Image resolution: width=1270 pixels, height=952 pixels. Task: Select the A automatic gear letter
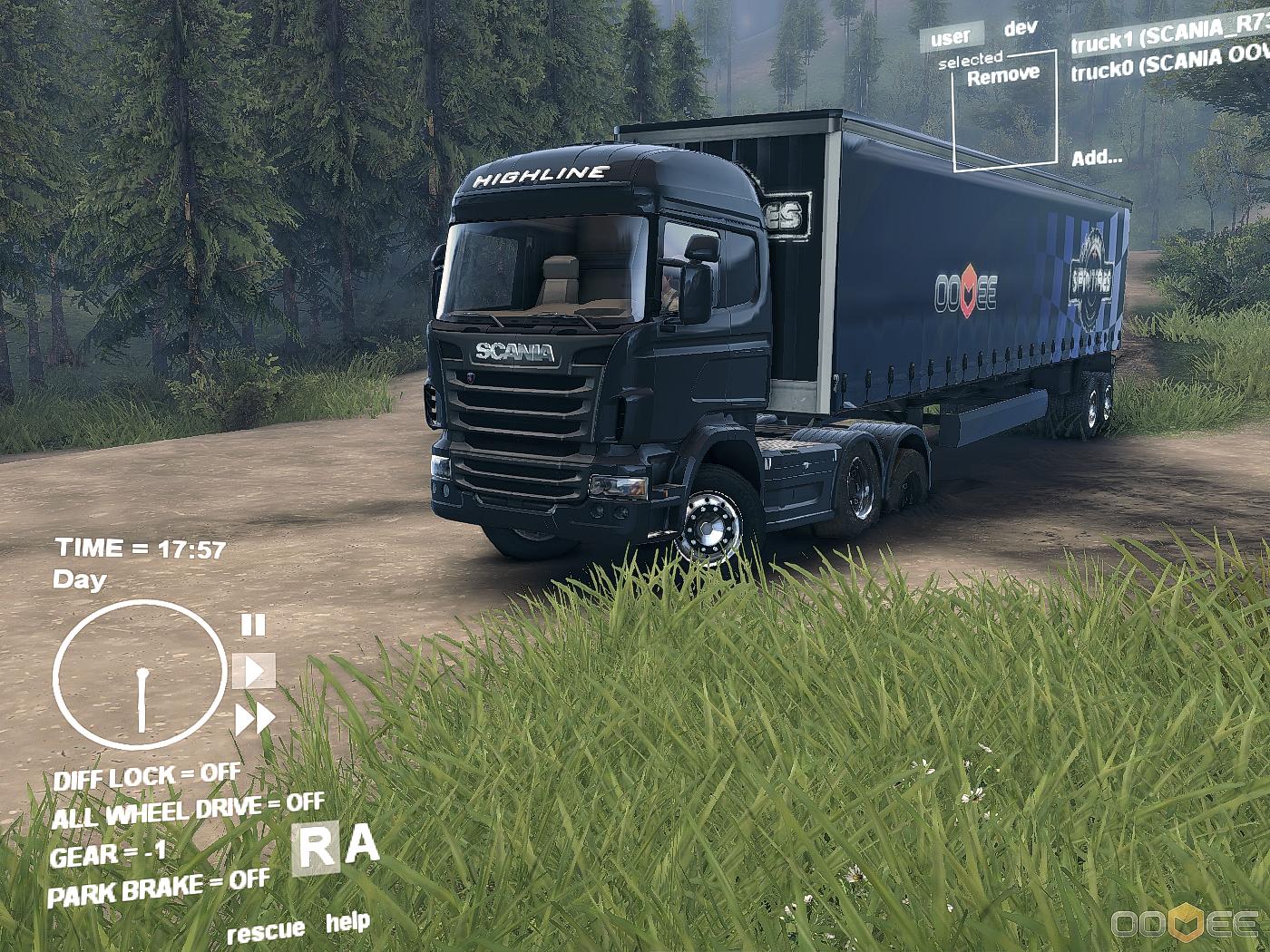coord(362,845)
